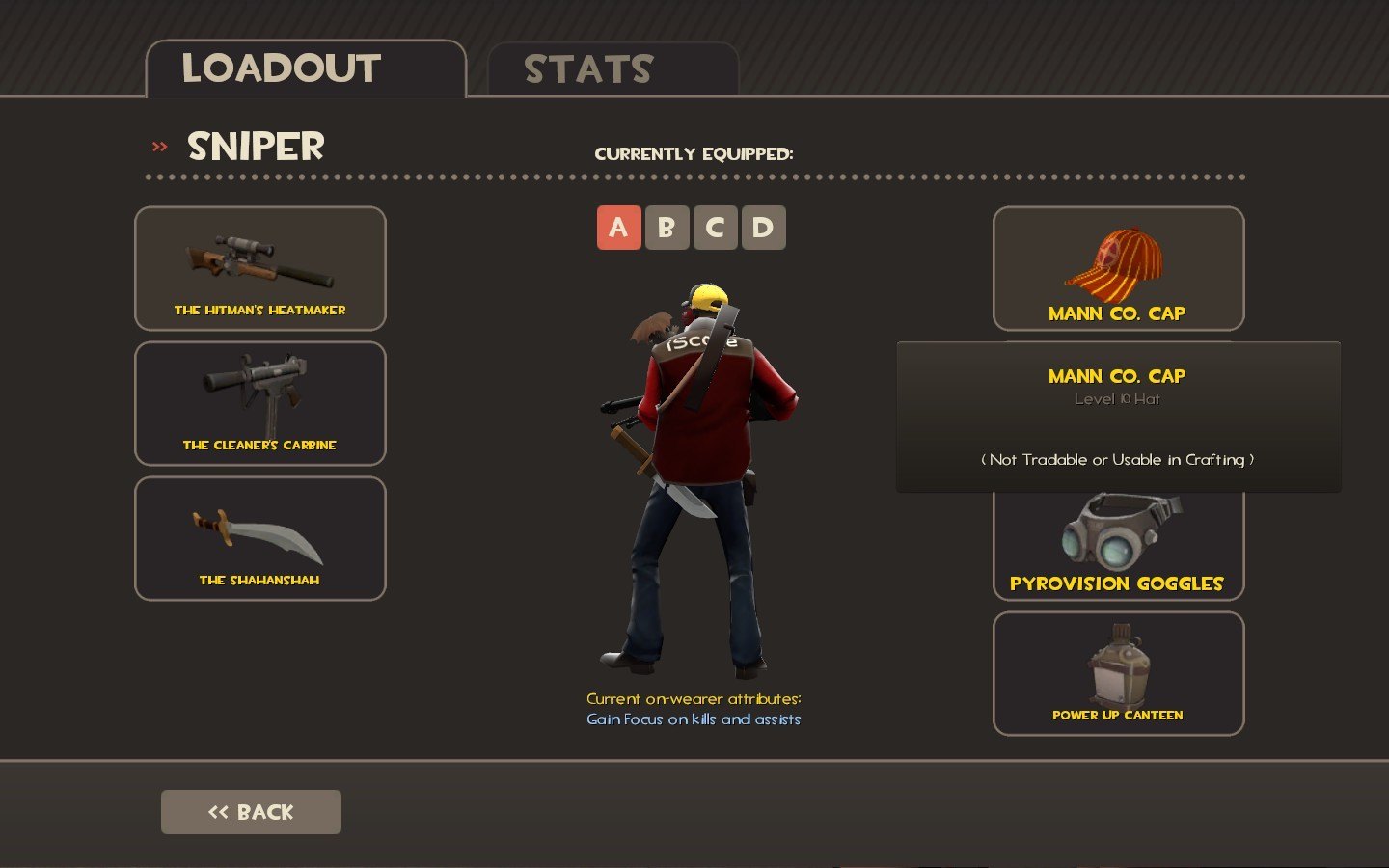The height and width of the screenshot is (868, 1389).
Task: Open the Loadout tab
Action: point(305,69)
